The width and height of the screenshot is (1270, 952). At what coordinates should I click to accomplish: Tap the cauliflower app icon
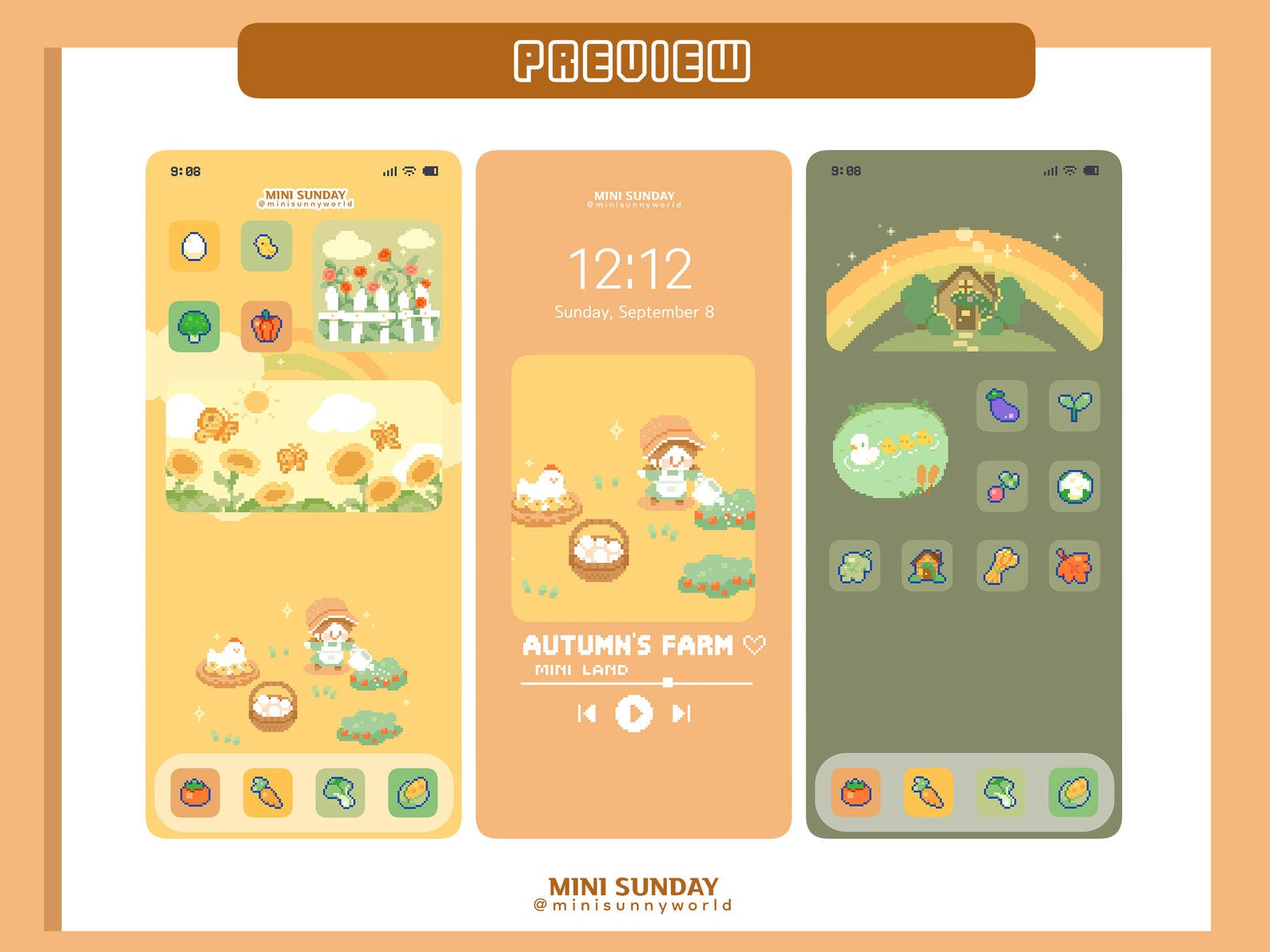1075,486
